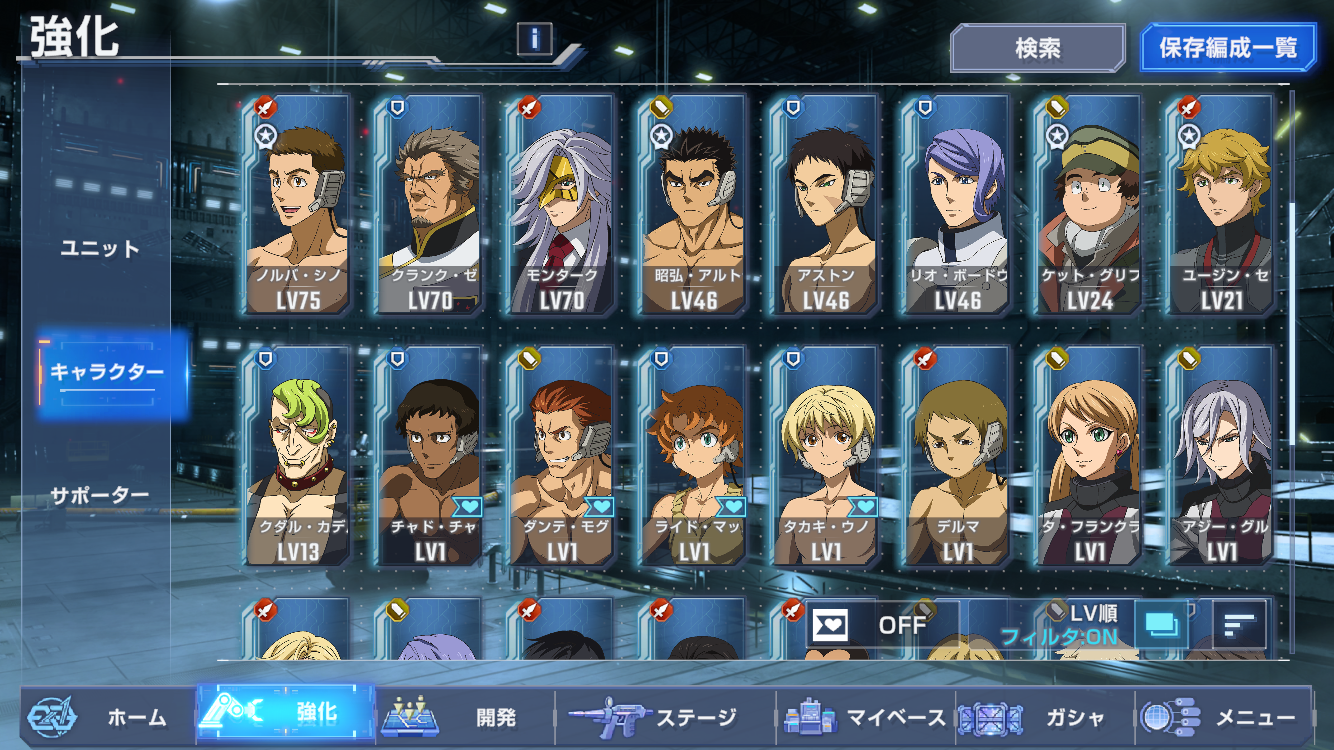
Task: Open the 検索 search button
Action: pos(1037,48)
